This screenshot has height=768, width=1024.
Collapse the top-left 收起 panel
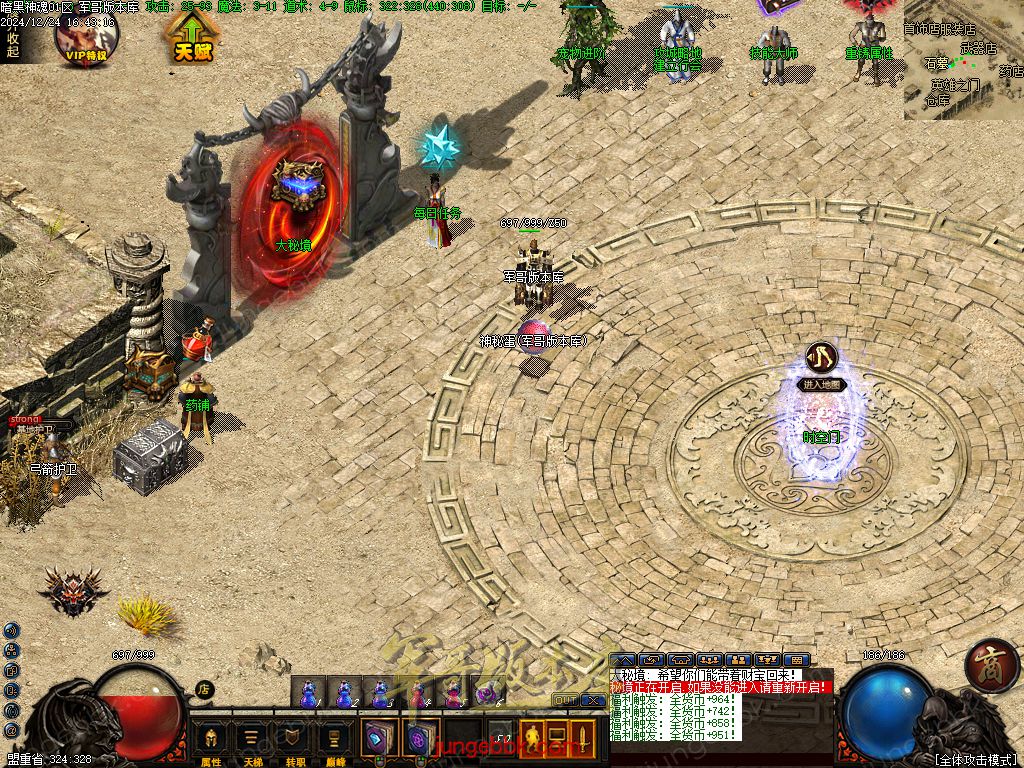12,45
